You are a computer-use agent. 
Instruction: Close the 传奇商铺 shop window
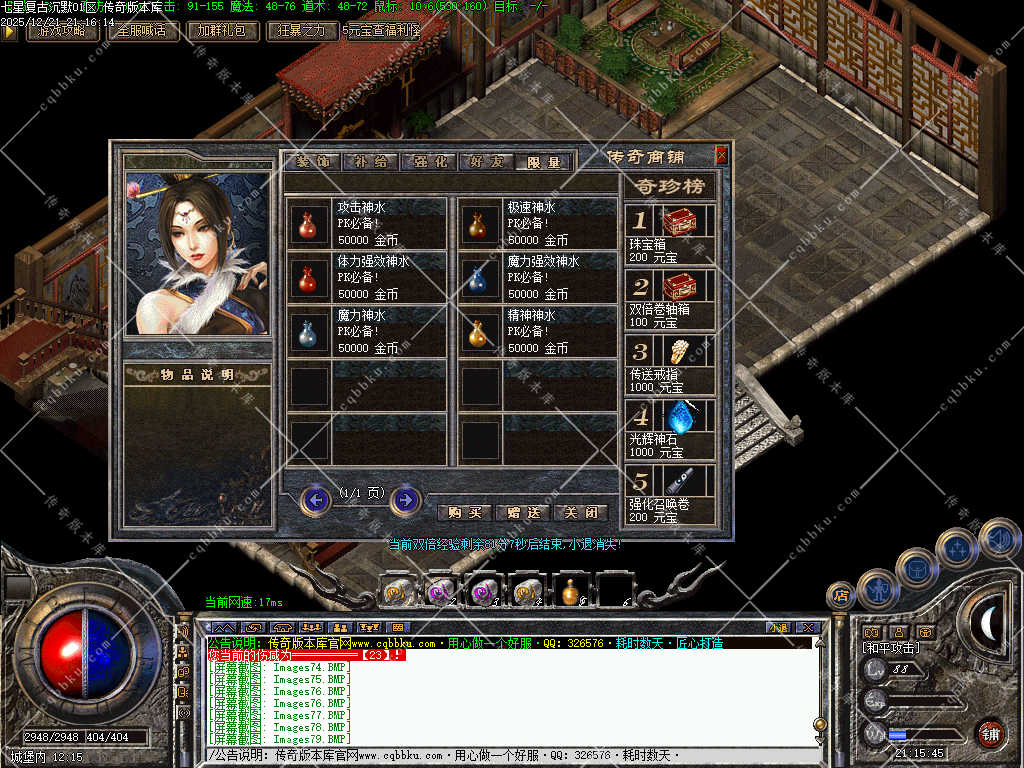pos(722,155)
